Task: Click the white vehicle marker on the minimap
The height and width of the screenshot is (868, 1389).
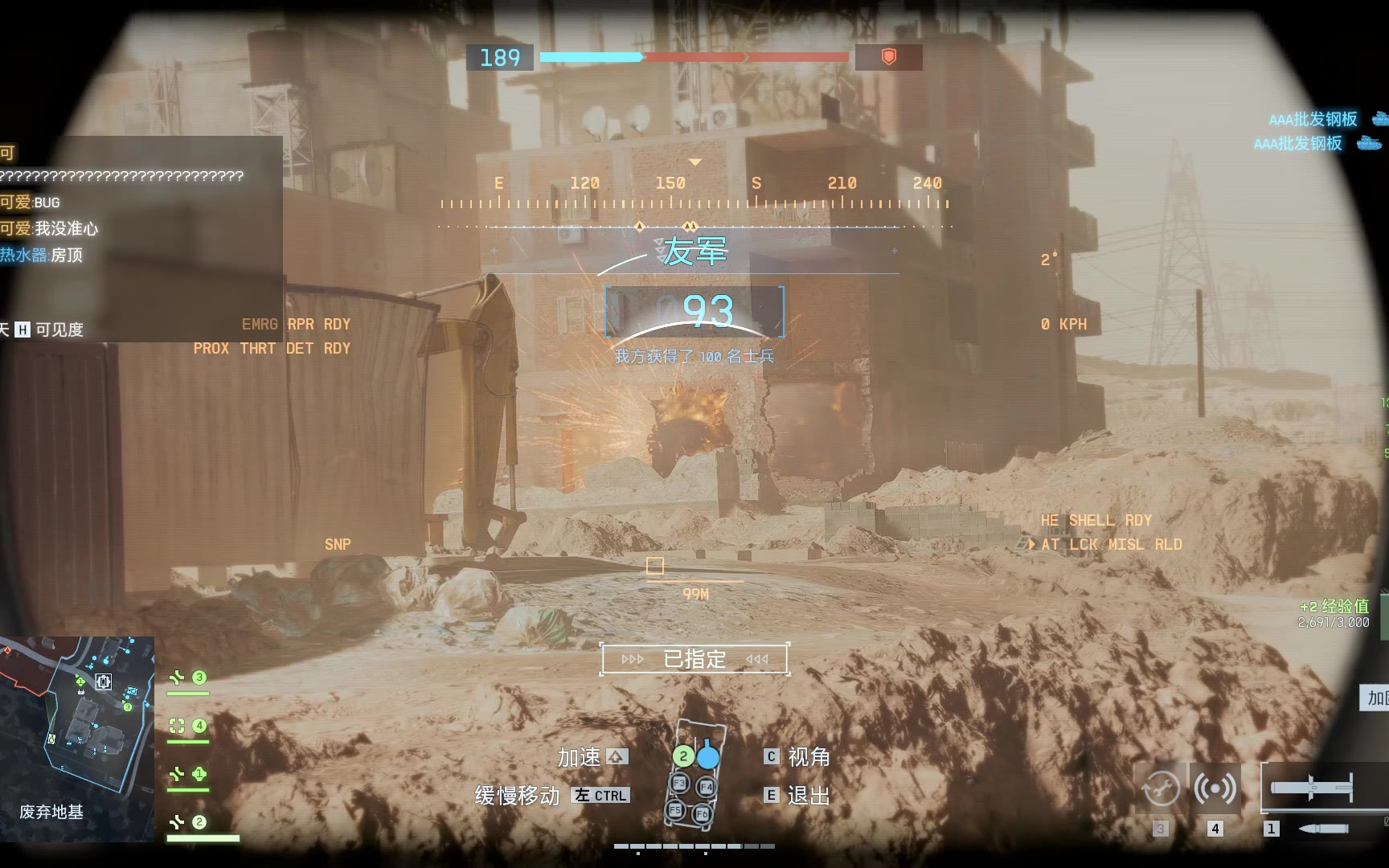Action: pyautogui.click(x=104, y=682)
